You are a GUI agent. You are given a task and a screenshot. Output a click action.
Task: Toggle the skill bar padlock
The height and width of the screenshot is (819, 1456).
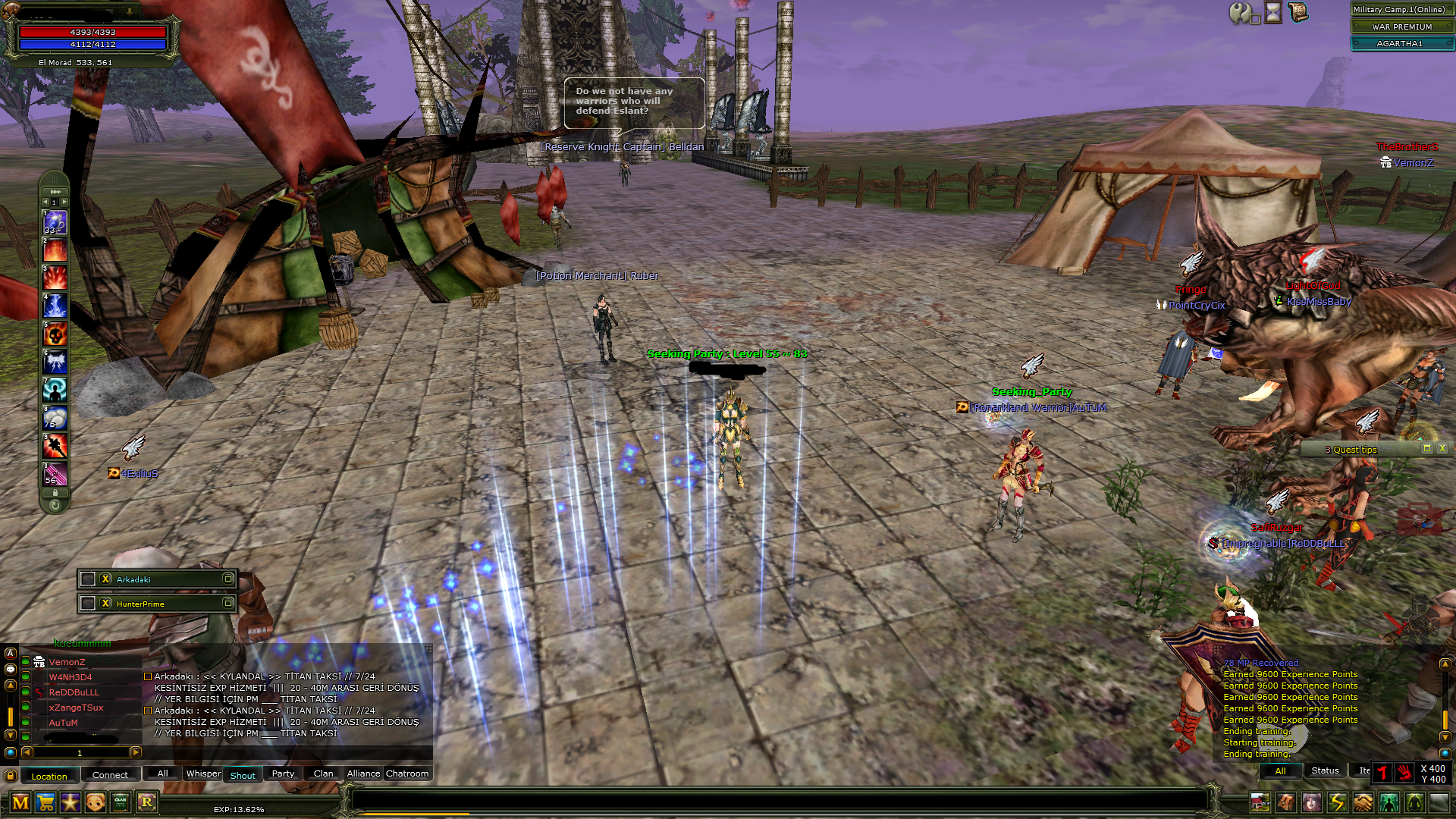[55, 493]
